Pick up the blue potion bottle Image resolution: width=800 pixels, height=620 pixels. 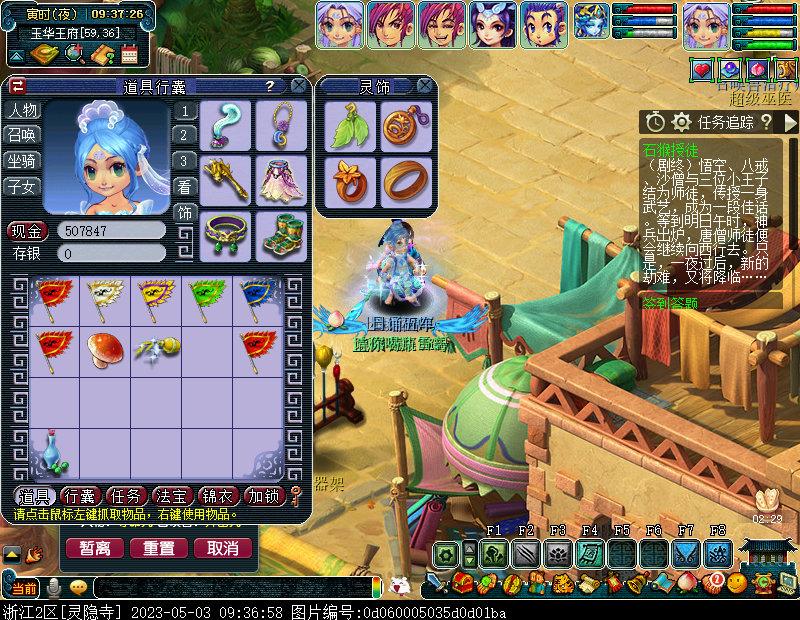pyautogui.click(x=52, y=453)
